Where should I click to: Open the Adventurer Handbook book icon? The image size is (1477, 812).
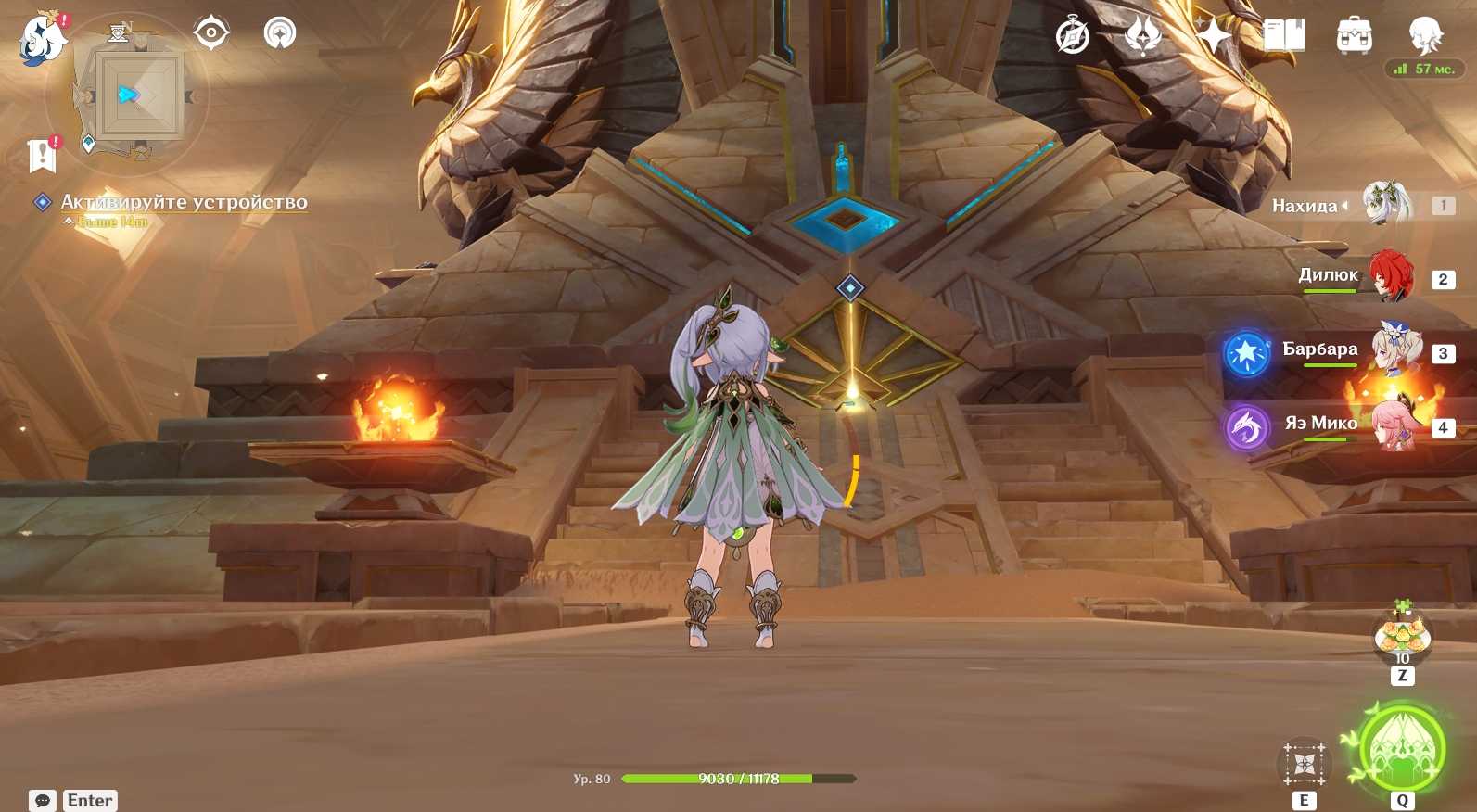(1284, 37)
